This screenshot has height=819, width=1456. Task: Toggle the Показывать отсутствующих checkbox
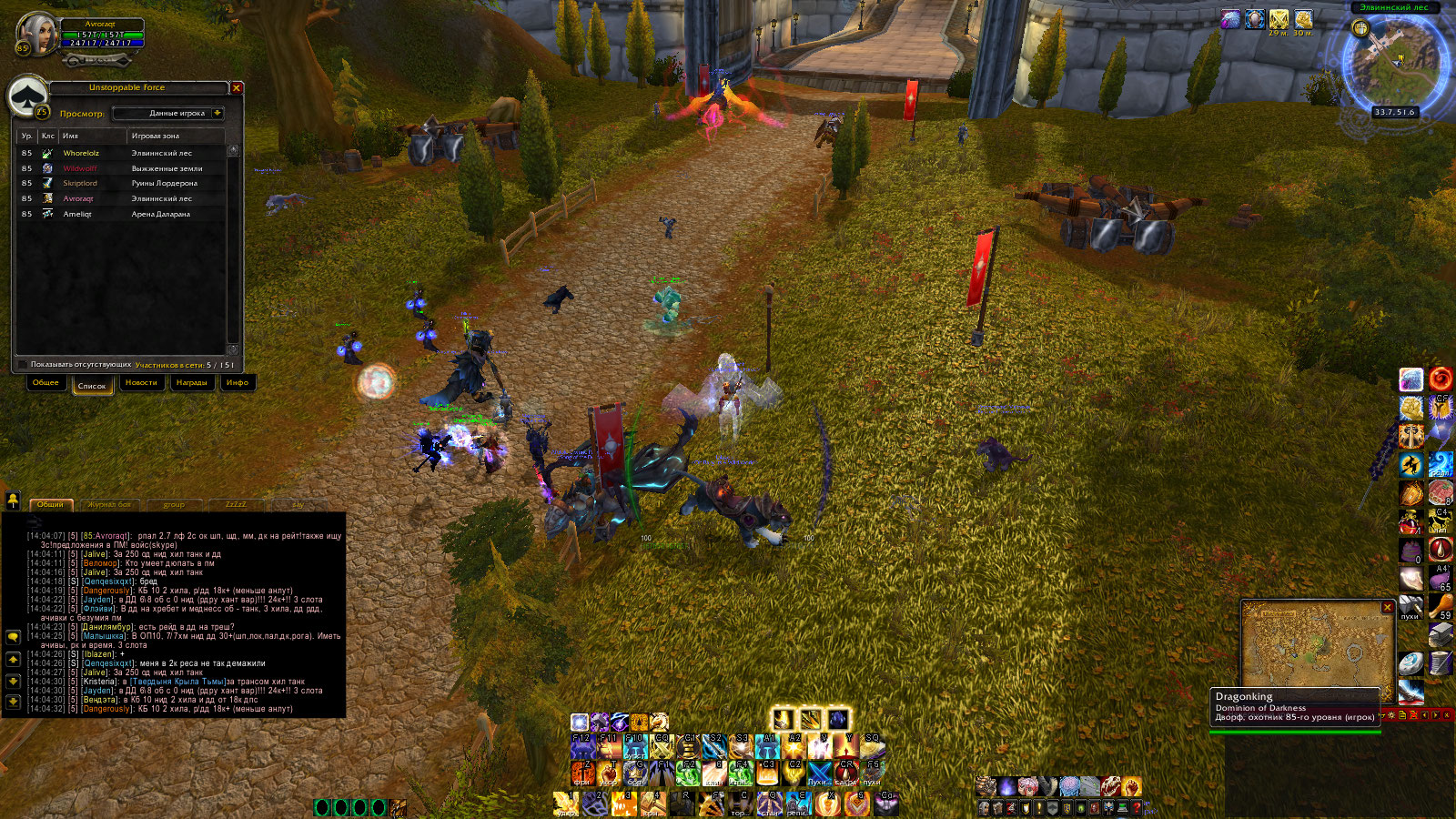[24, 365]
